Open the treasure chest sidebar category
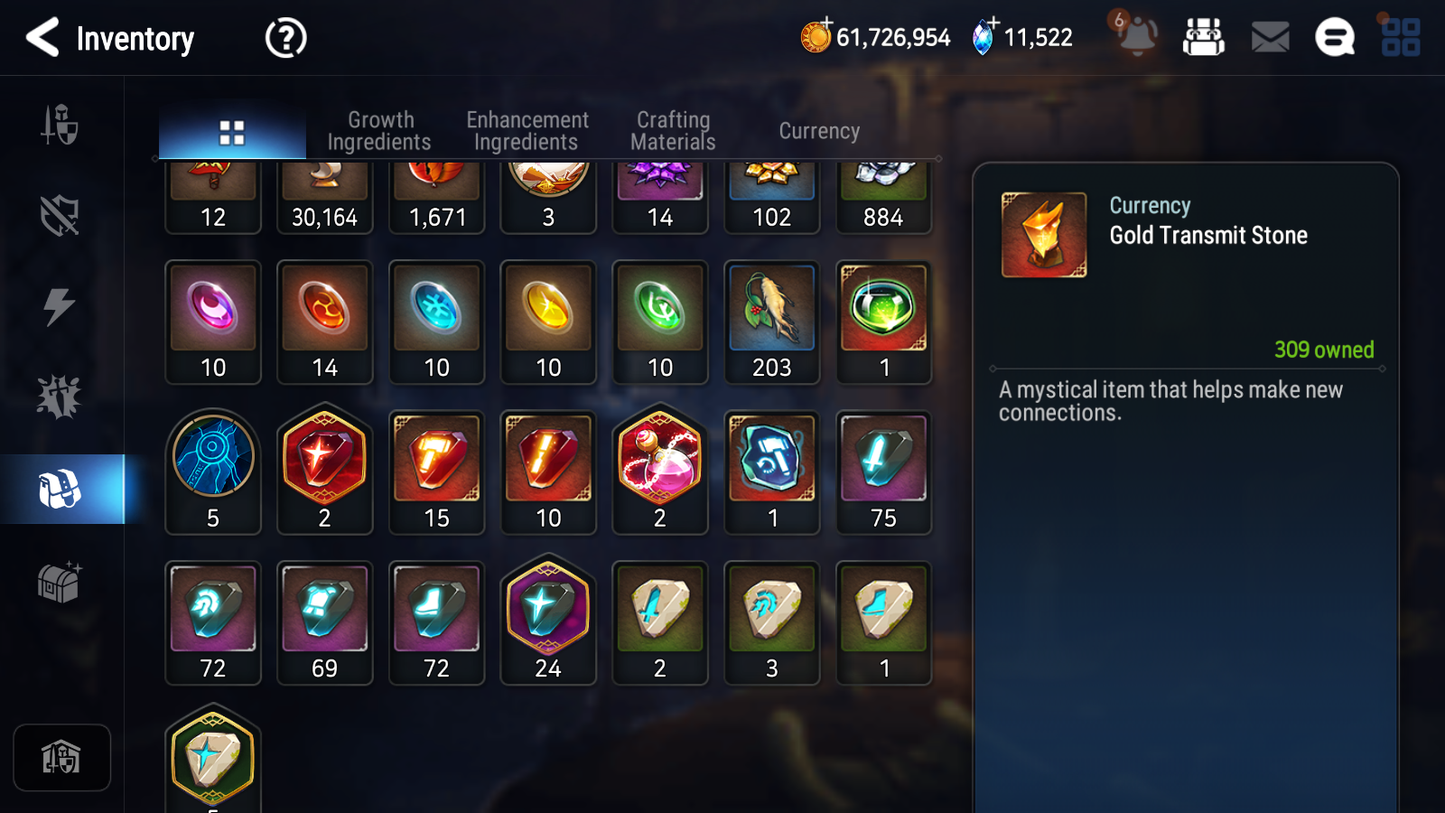This screenshot has width=1445, height=813. coord(60,582)
